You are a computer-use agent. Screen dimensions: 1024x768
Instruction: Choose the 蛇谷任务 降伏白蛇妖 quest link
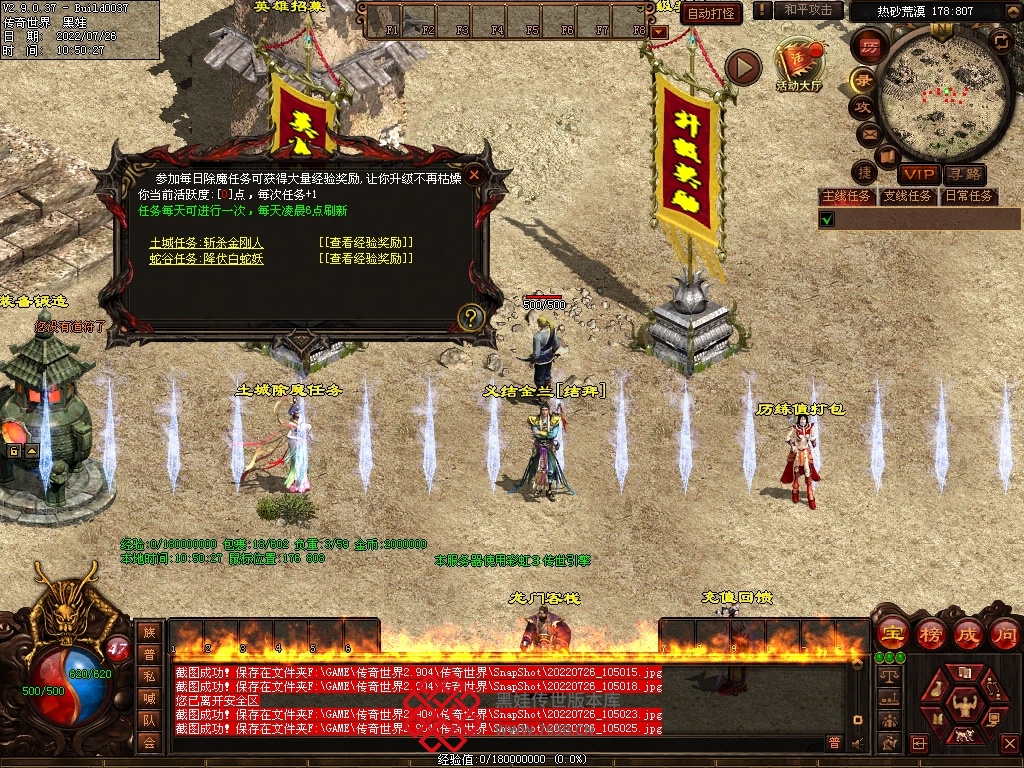[x=207, y=258]
